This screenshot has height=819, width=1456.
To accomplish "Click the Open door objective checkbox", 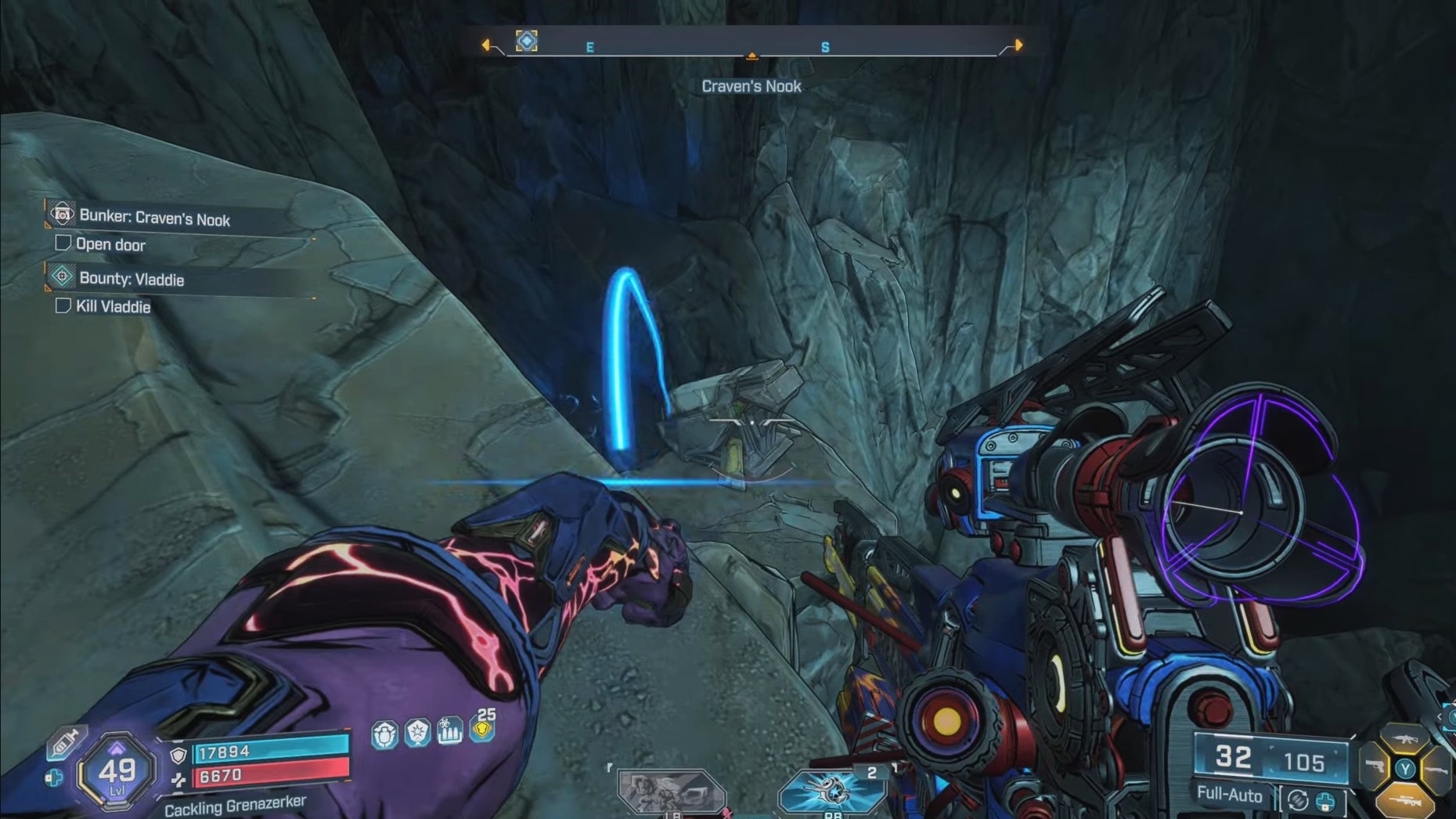I will point(63,244).
